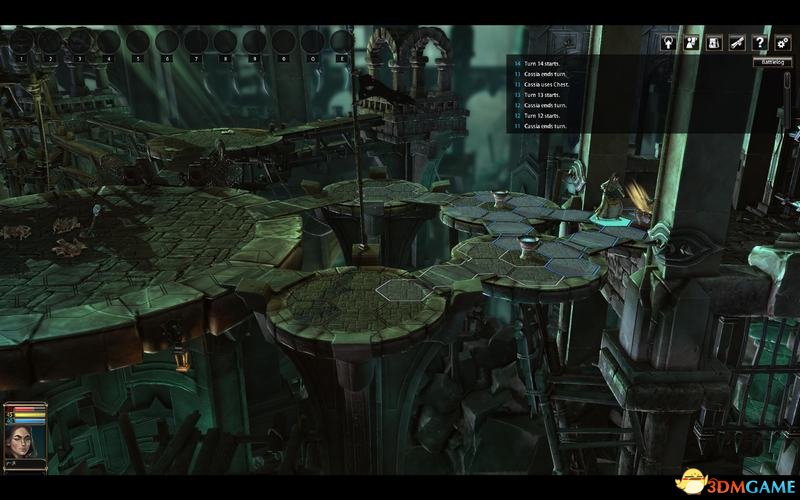Click the Battlelog button
800x500 pixels.
coord(771,62)
